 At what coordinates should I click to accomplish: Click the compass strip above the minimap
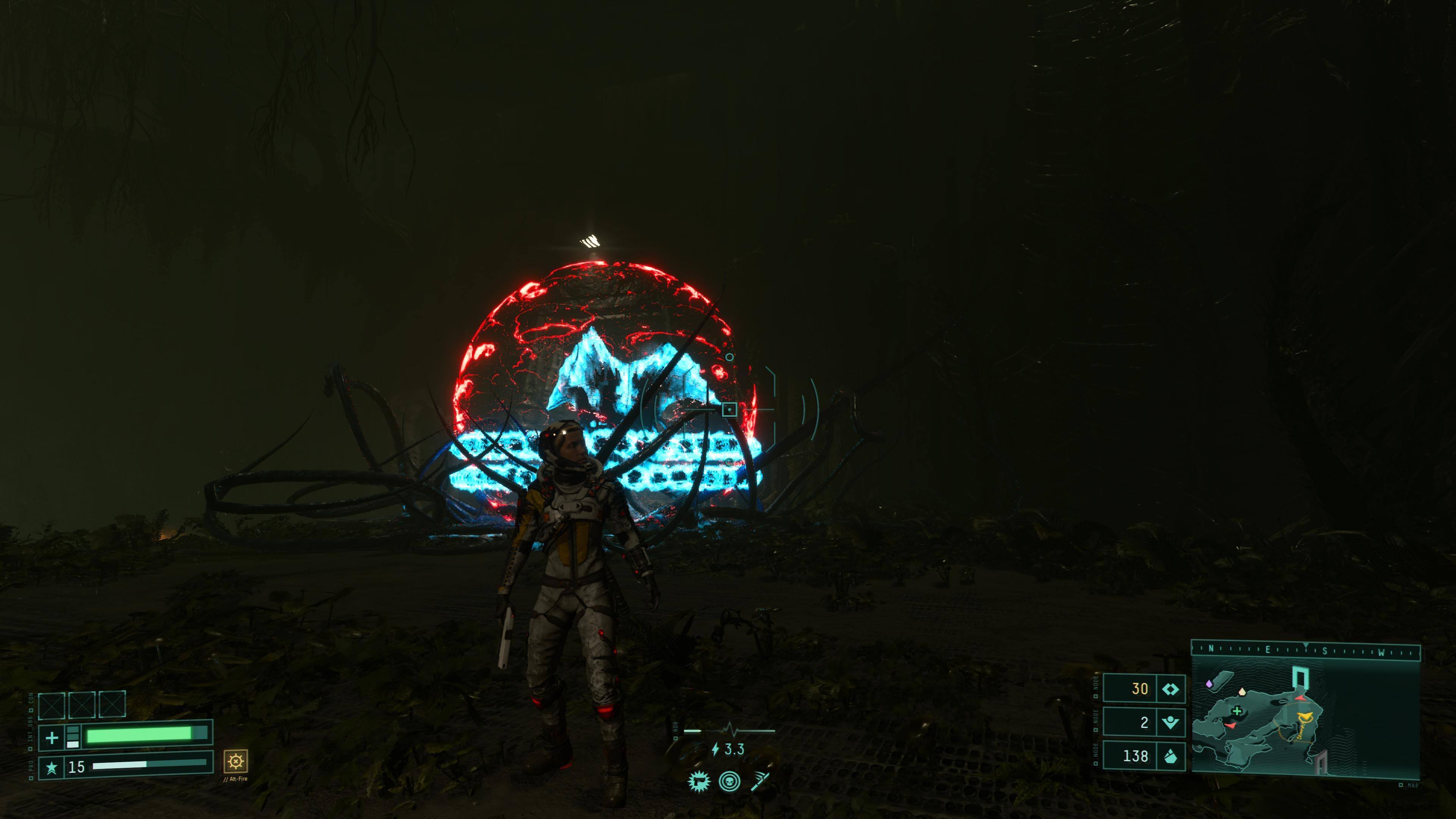click(1305, 650)
